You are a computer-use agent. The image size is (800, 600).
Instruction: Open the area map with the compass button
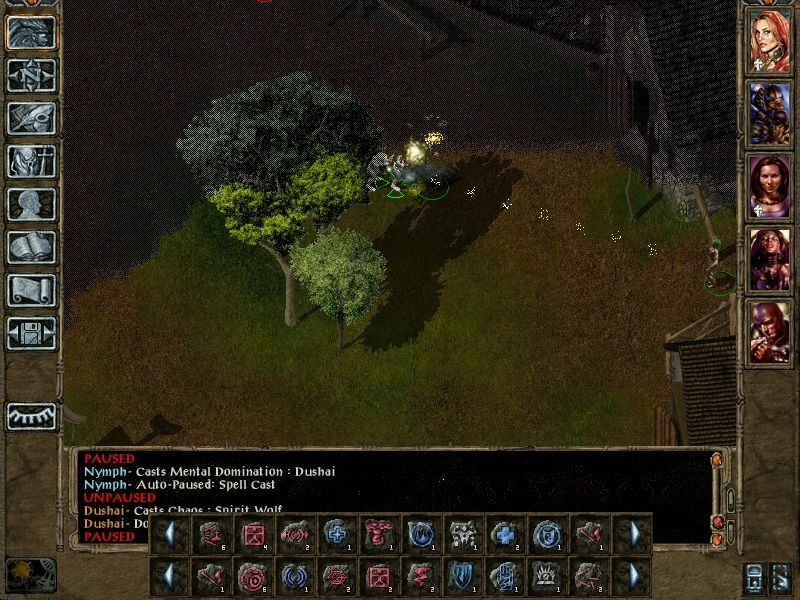pos(31,75)
